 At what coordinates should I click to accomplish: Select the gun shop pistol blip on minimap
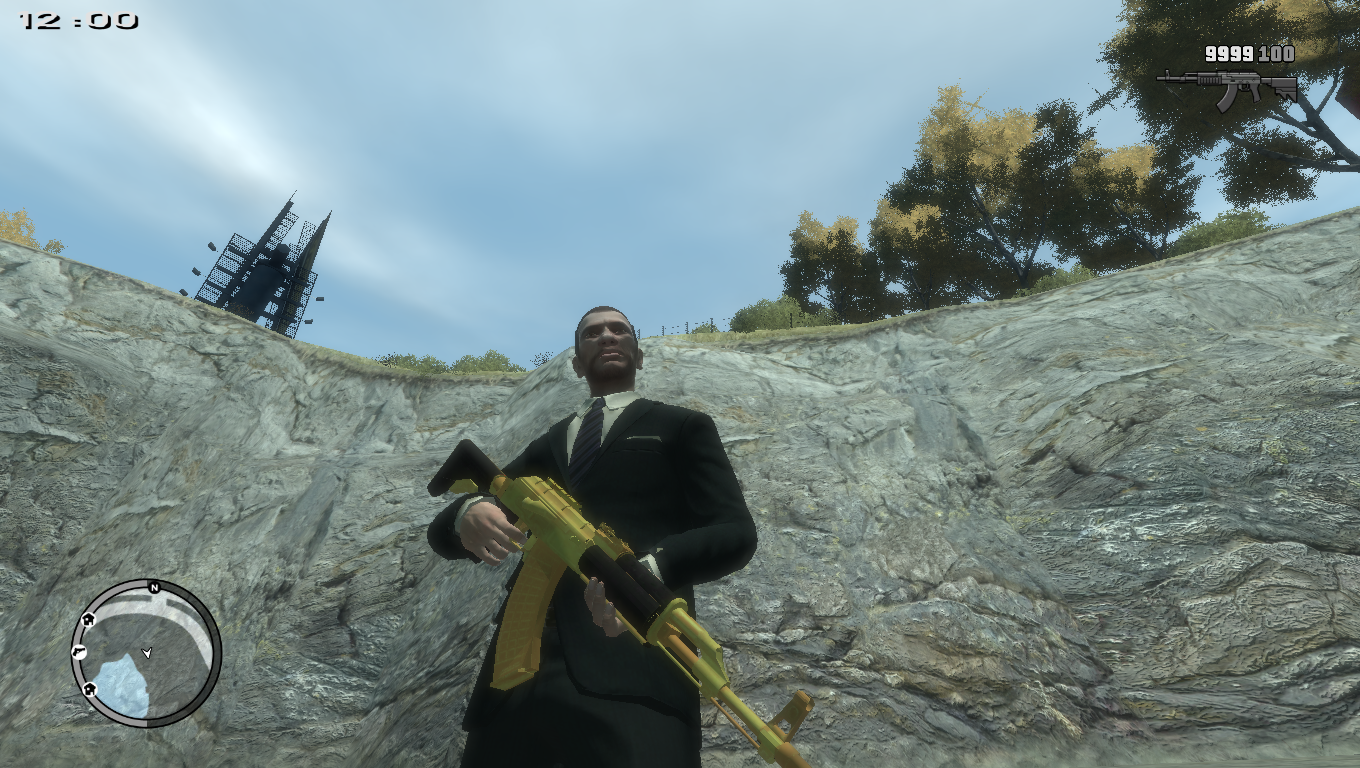click(80, 652)
